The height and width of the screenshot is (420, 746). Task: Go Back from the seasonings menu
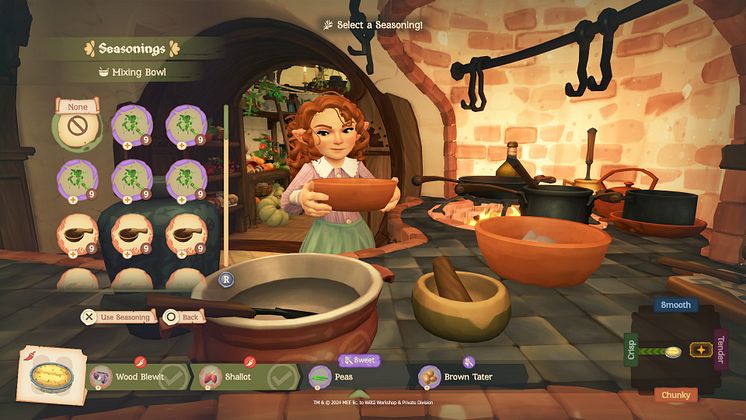183,317
